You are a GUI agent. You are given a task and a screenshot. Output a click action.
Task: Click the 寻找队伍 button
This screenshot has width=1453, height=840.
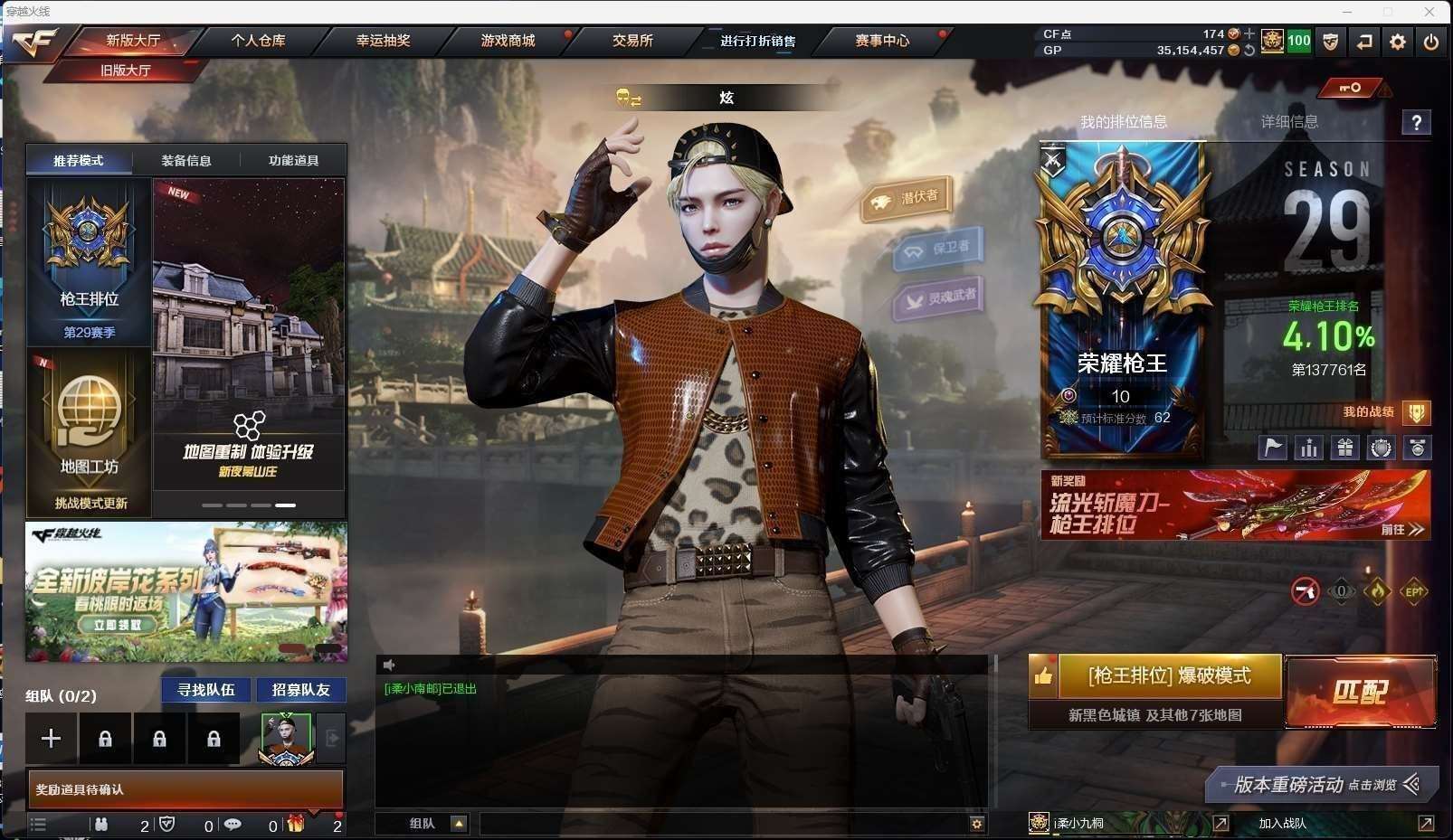206,690
